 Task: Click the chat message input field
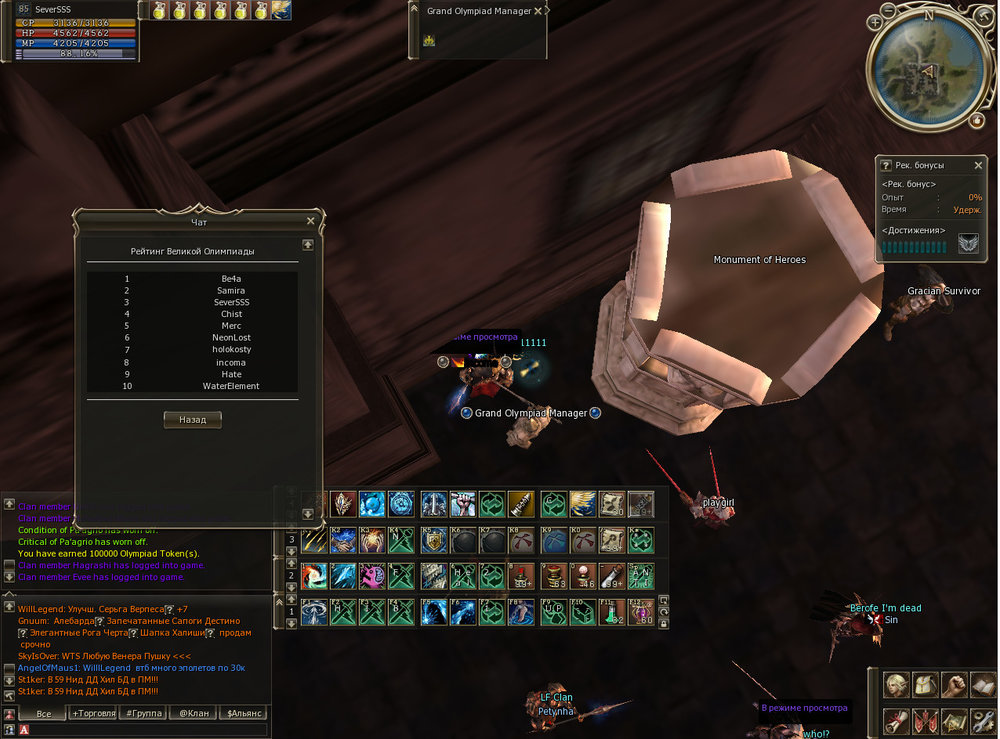[140, 731]
